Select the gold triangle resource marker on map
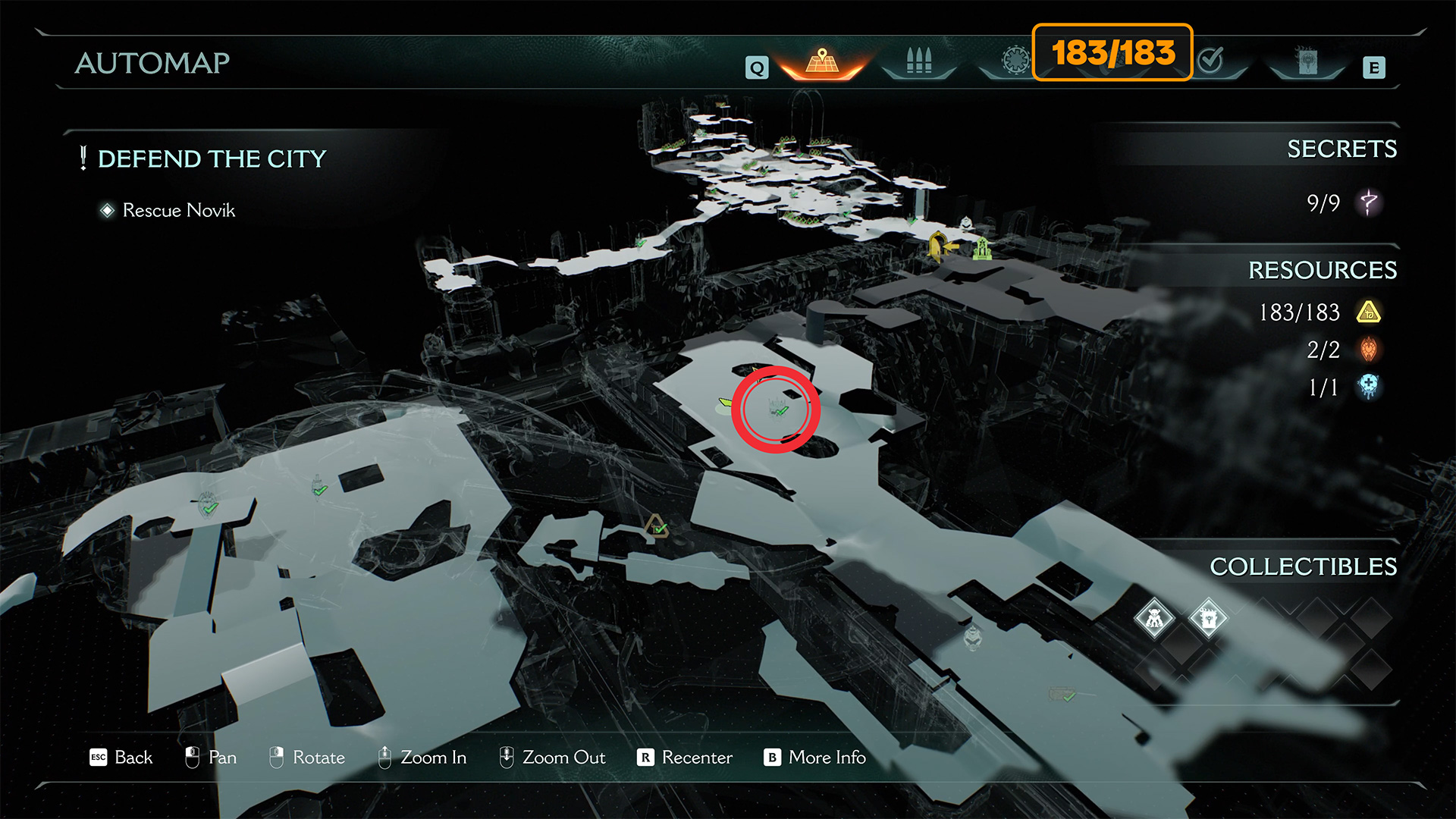Image resolution: width=1456 pixels, height=819 pixels. coord(656,526)
